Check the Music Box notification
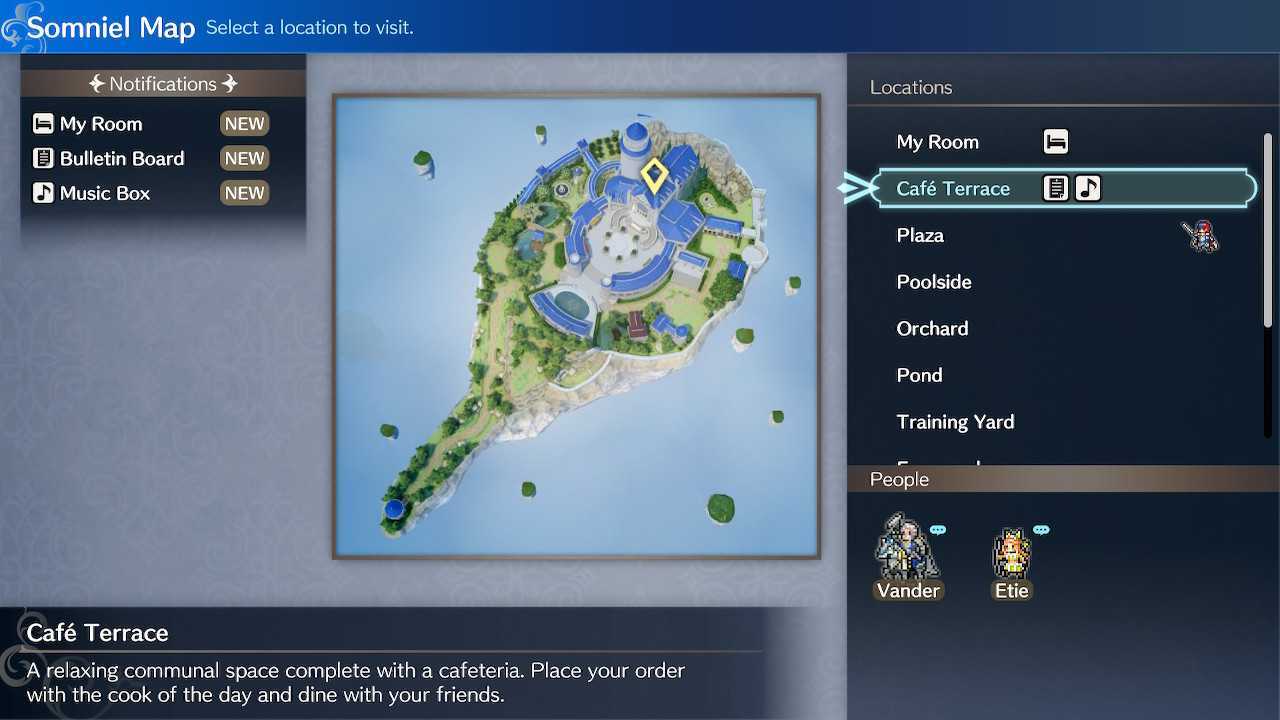1280x720 pixels. tap(105, 193)
